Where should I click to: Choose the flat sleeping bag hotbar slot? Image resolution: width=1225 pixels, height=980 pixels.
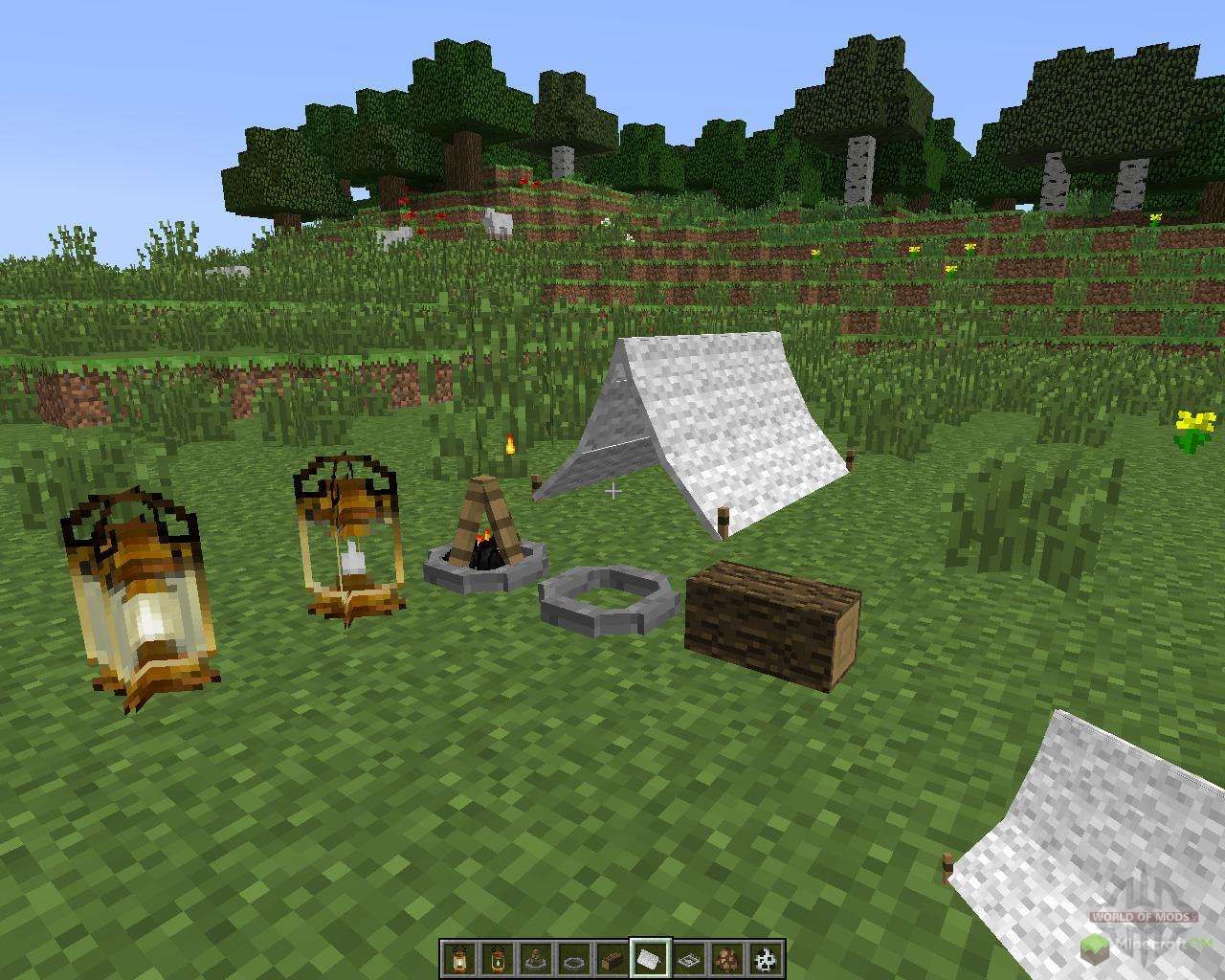(x=689, y=958)
